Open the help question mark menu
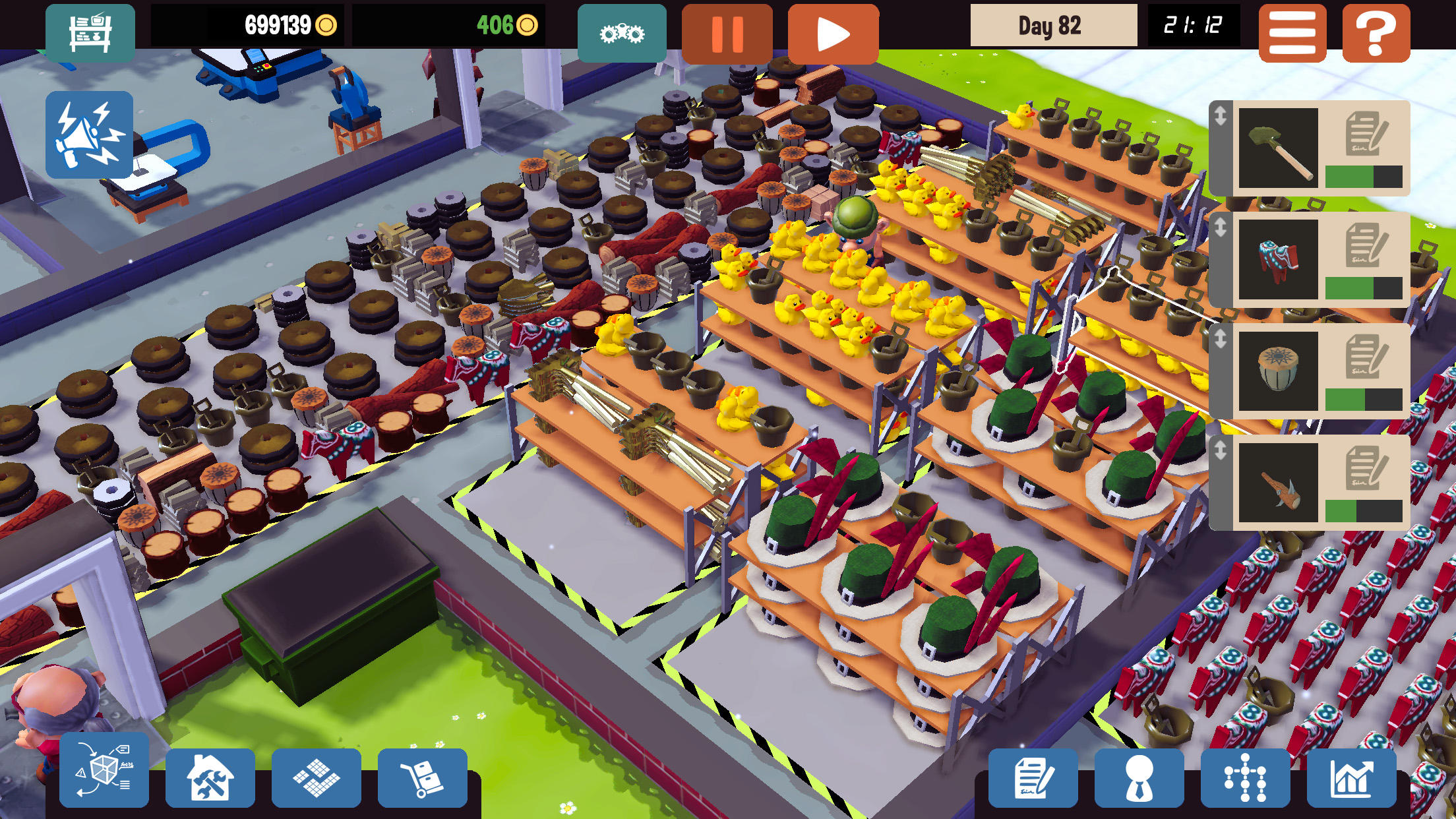The height and width of the screenshot is (819, 1456). coord(1377,31)
